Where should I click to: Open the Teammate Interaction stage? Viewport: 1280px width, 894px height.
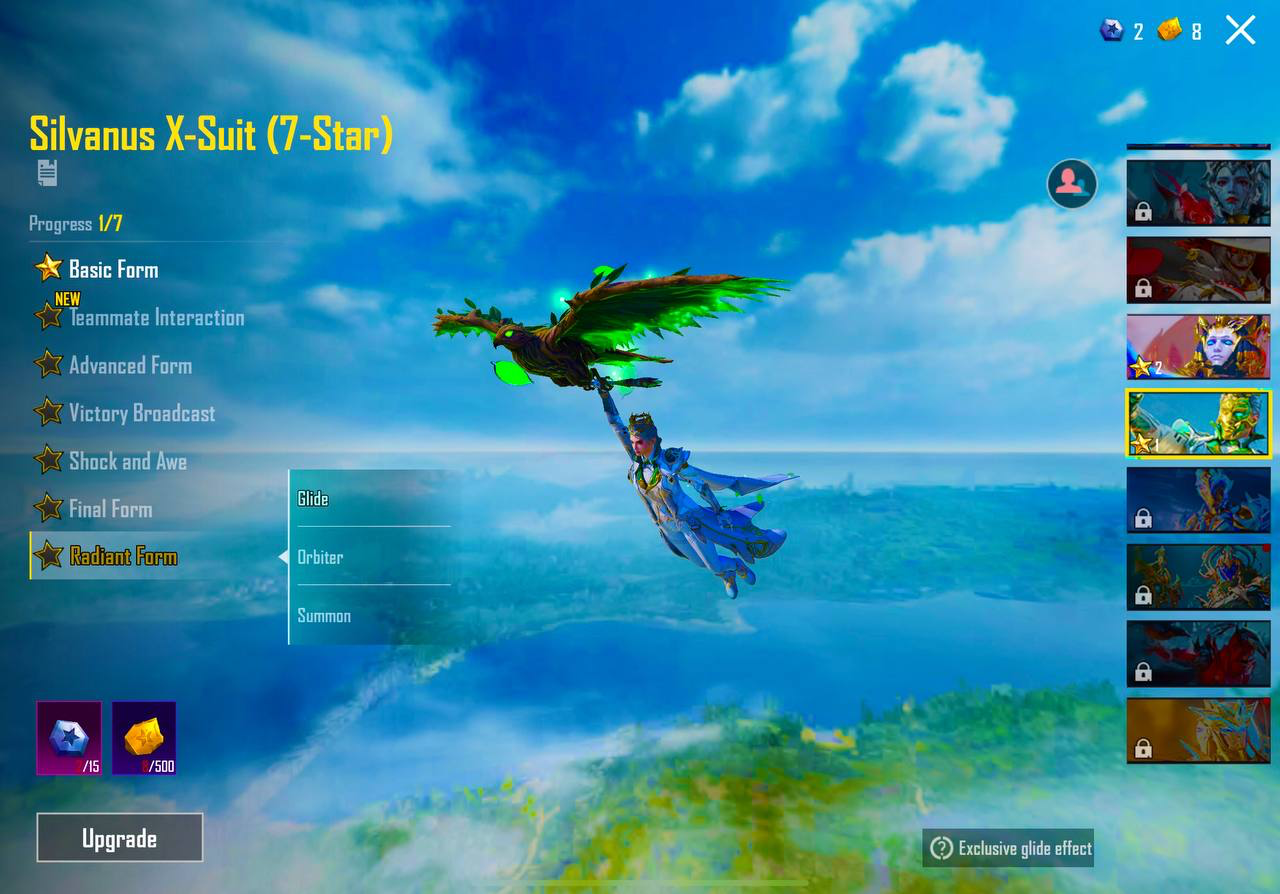click(x=155, y=318)
